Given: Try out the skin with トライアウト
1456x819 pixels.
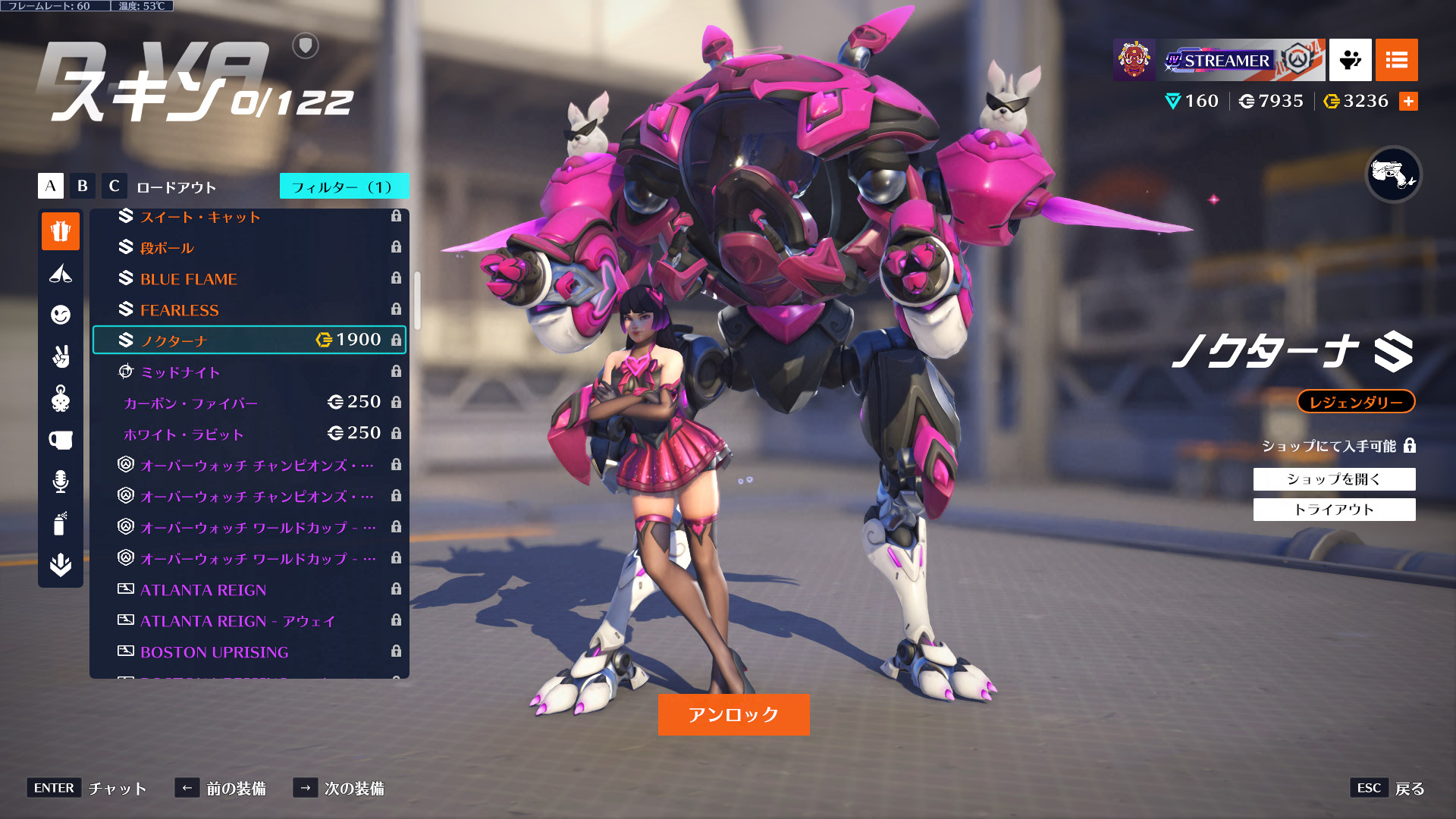Looking at the screenshot, I should [1334, 510].
